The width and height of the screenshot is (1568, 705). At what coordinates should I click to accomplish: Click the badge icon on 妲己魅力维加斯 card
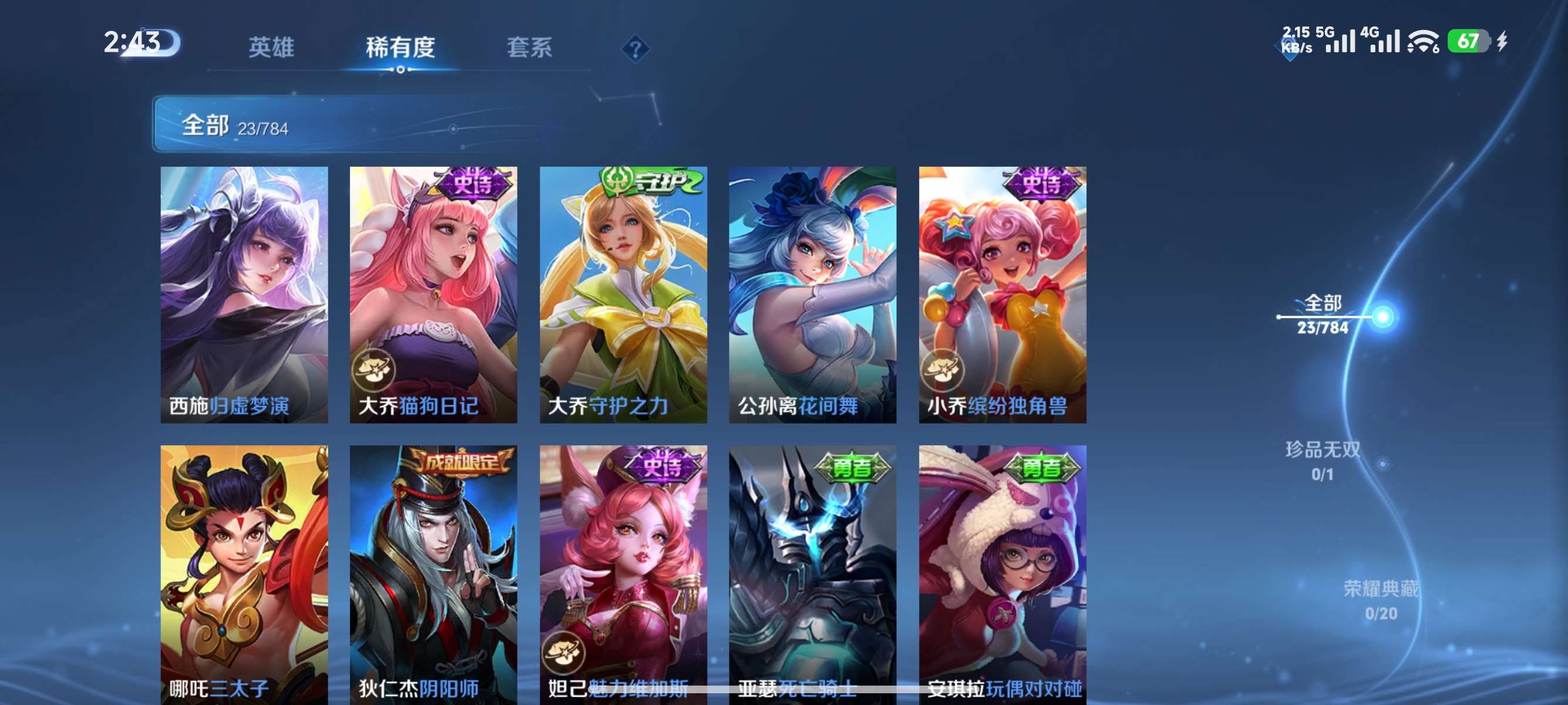coord(564,653)
